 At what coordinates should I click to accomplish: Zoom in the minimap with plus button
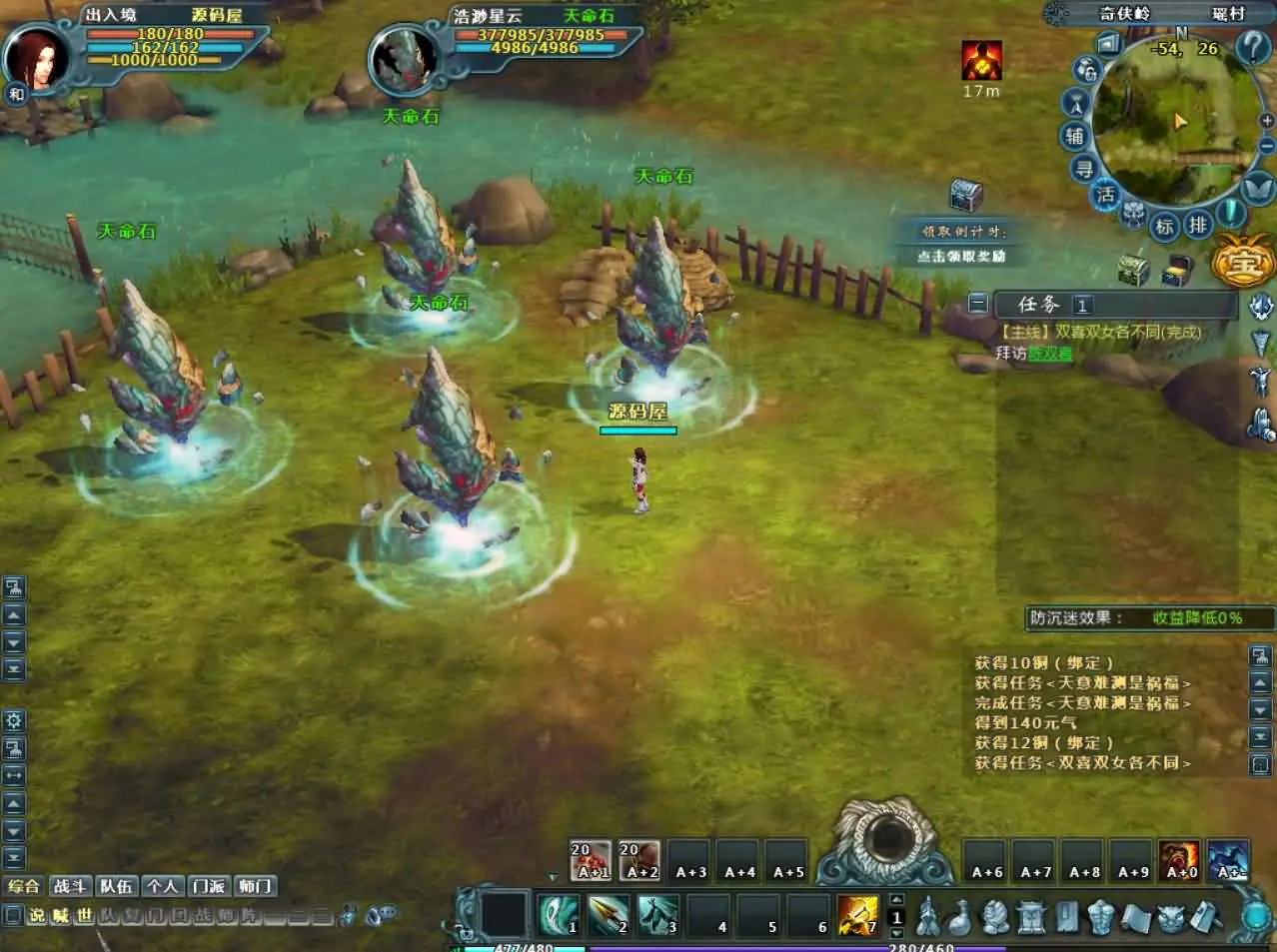coord(1267,121)
